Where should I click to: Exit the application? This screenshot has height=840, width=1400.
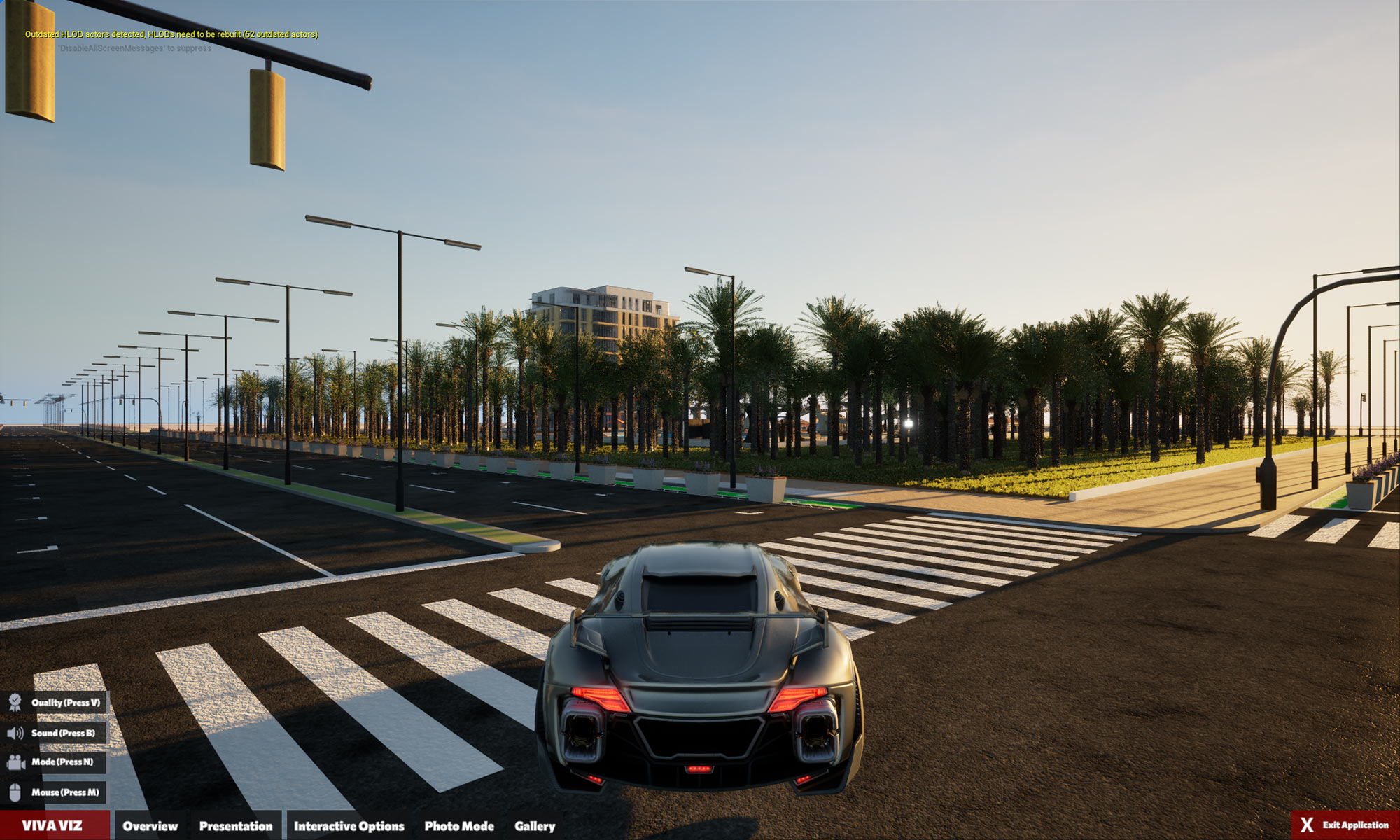[1345, 825]
